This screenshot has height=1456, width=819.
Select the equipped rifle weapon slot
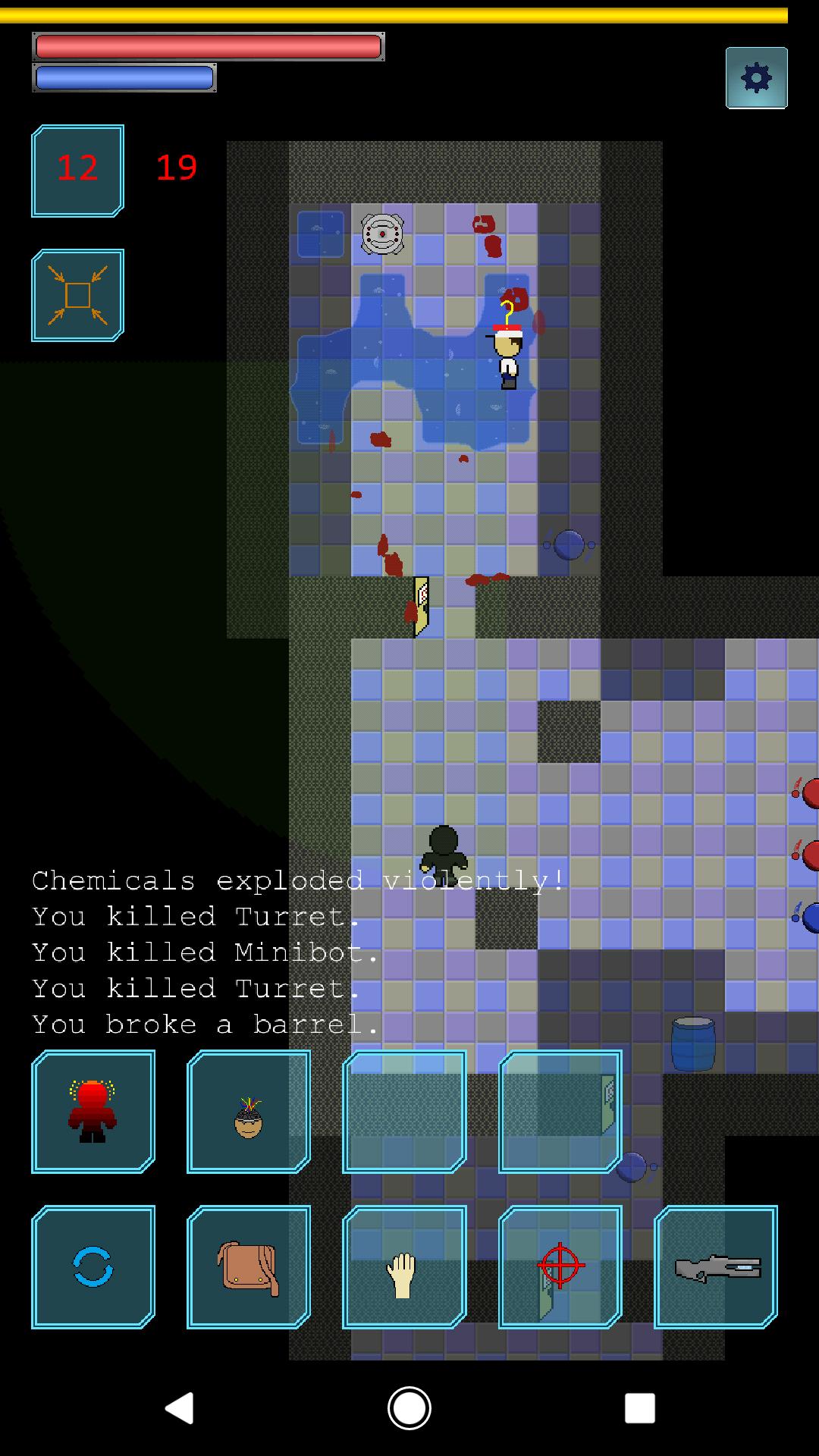716,1267
